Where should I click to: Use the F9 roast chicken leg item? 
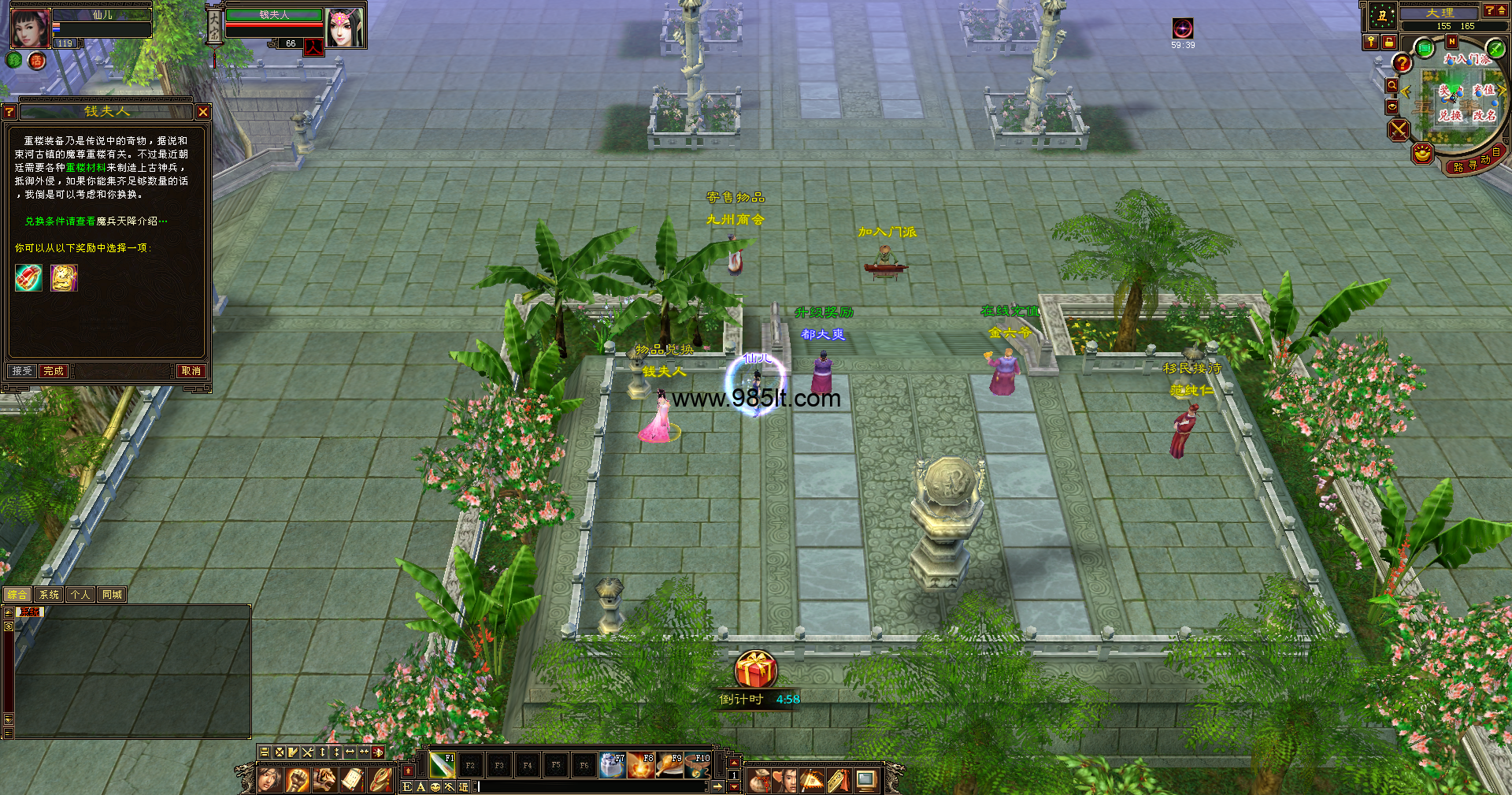coord(669,765)
